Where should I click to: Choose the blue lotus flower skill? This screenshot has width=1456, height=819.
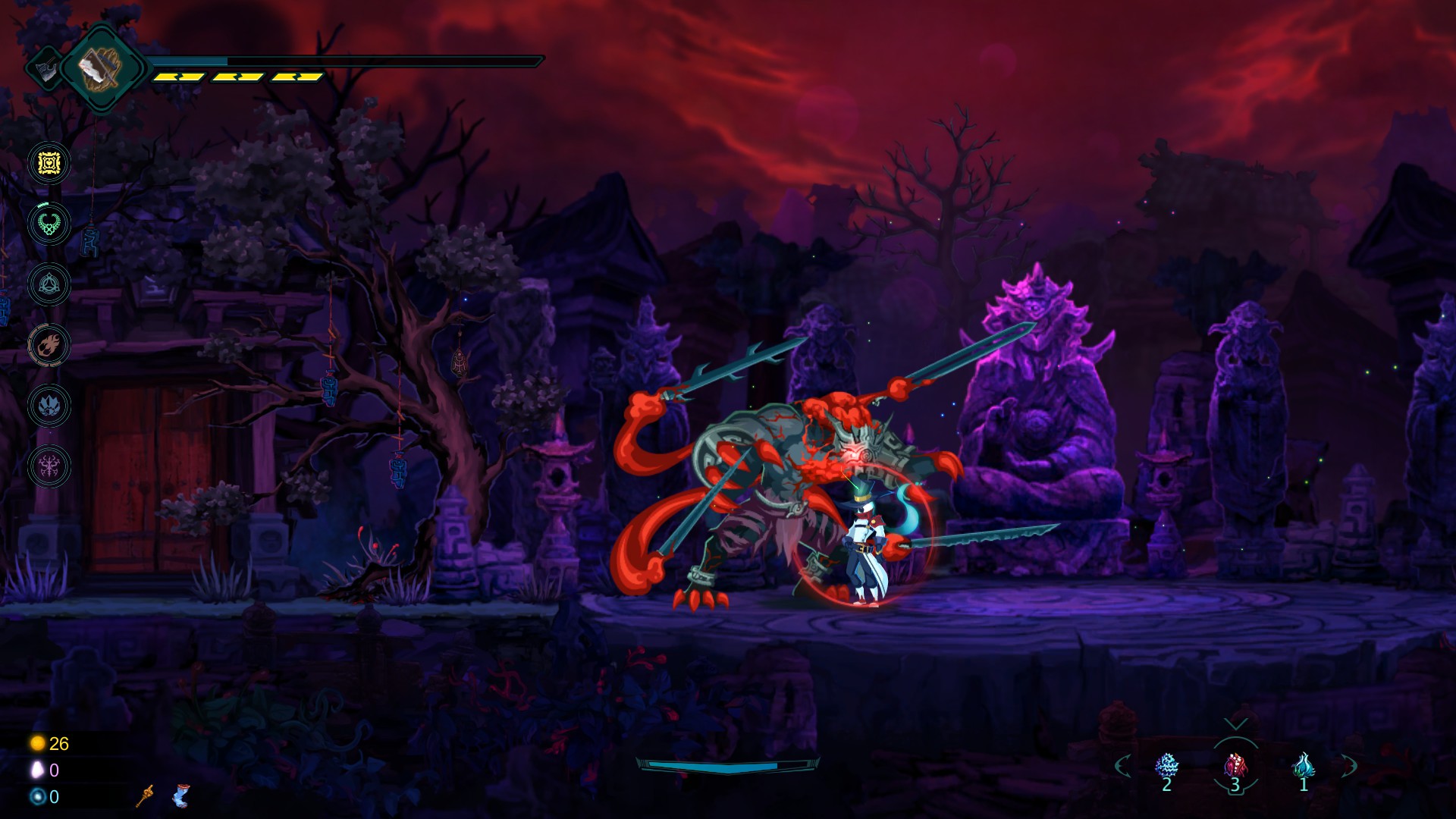coord(49,406)
